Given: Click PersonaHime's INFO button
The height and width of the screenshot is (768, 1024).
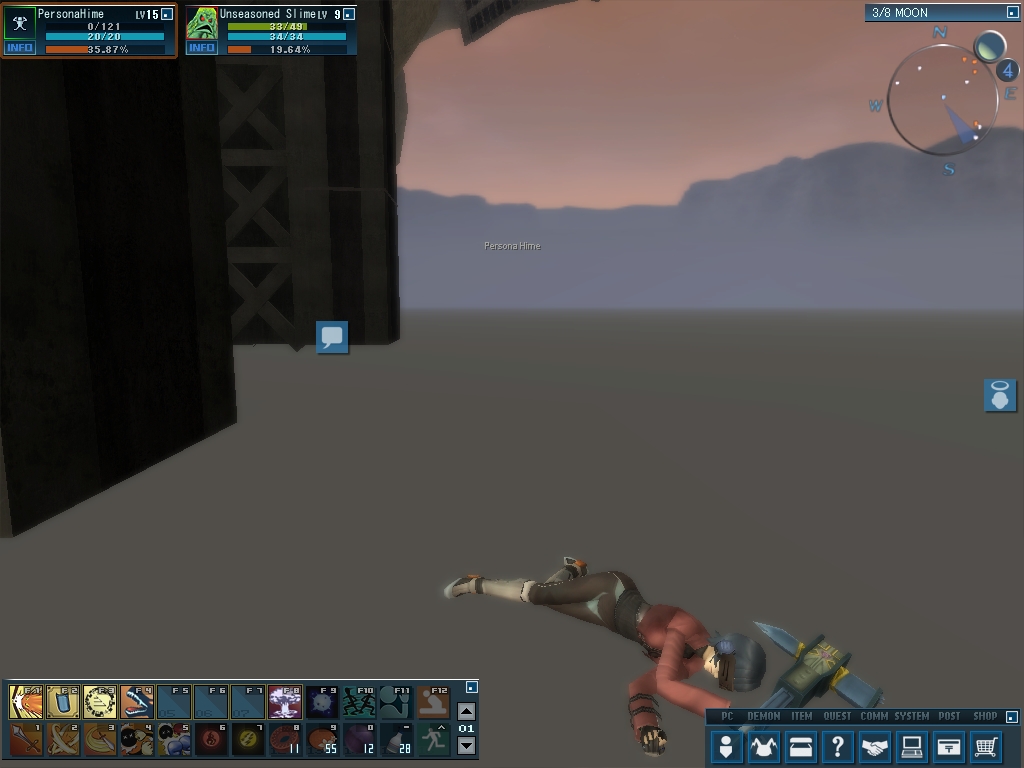Looking at the screenshot, I should [20, 48].
